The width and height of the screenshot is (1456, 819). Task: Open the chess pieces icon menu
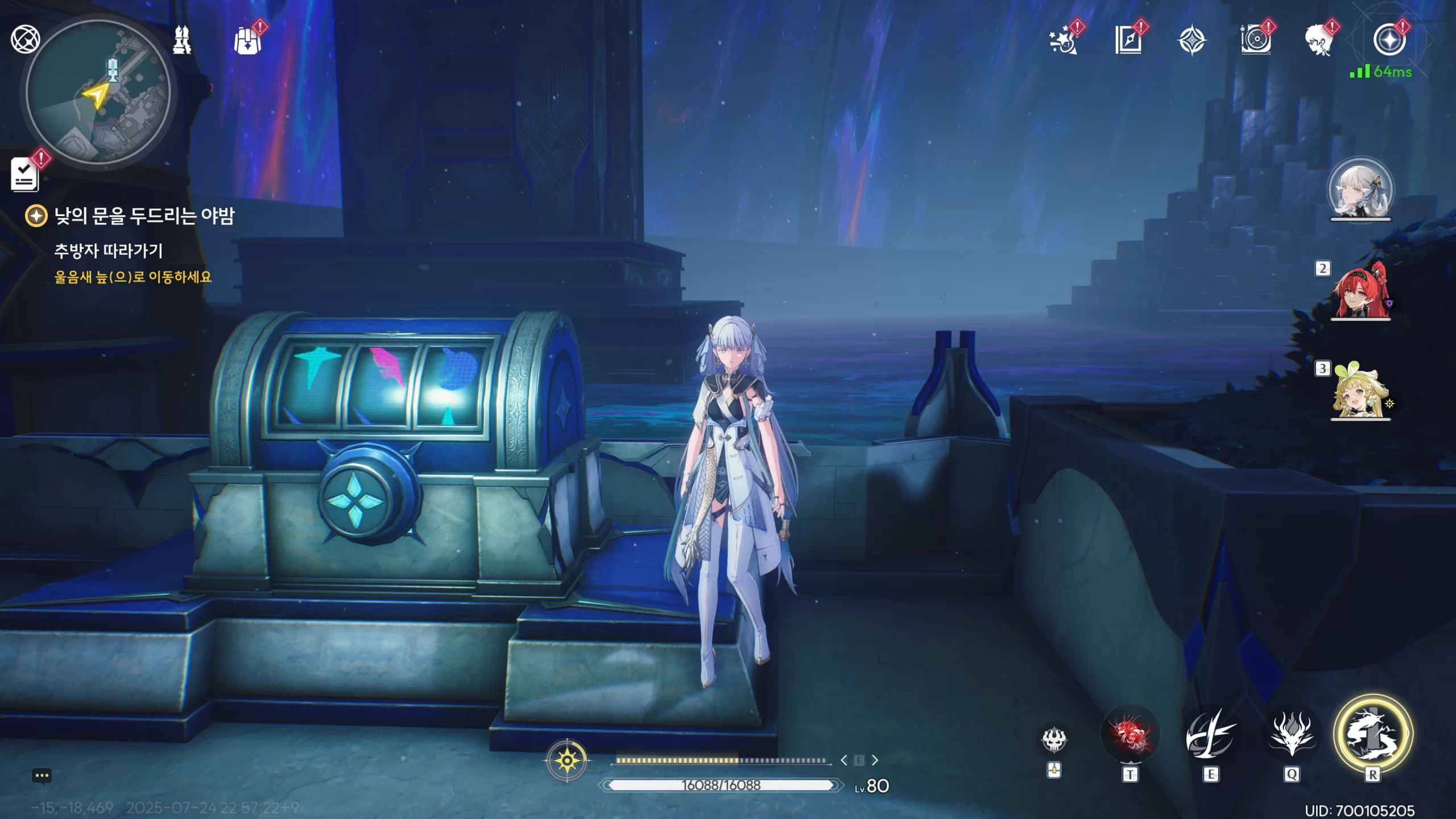[x=182, y=40]
